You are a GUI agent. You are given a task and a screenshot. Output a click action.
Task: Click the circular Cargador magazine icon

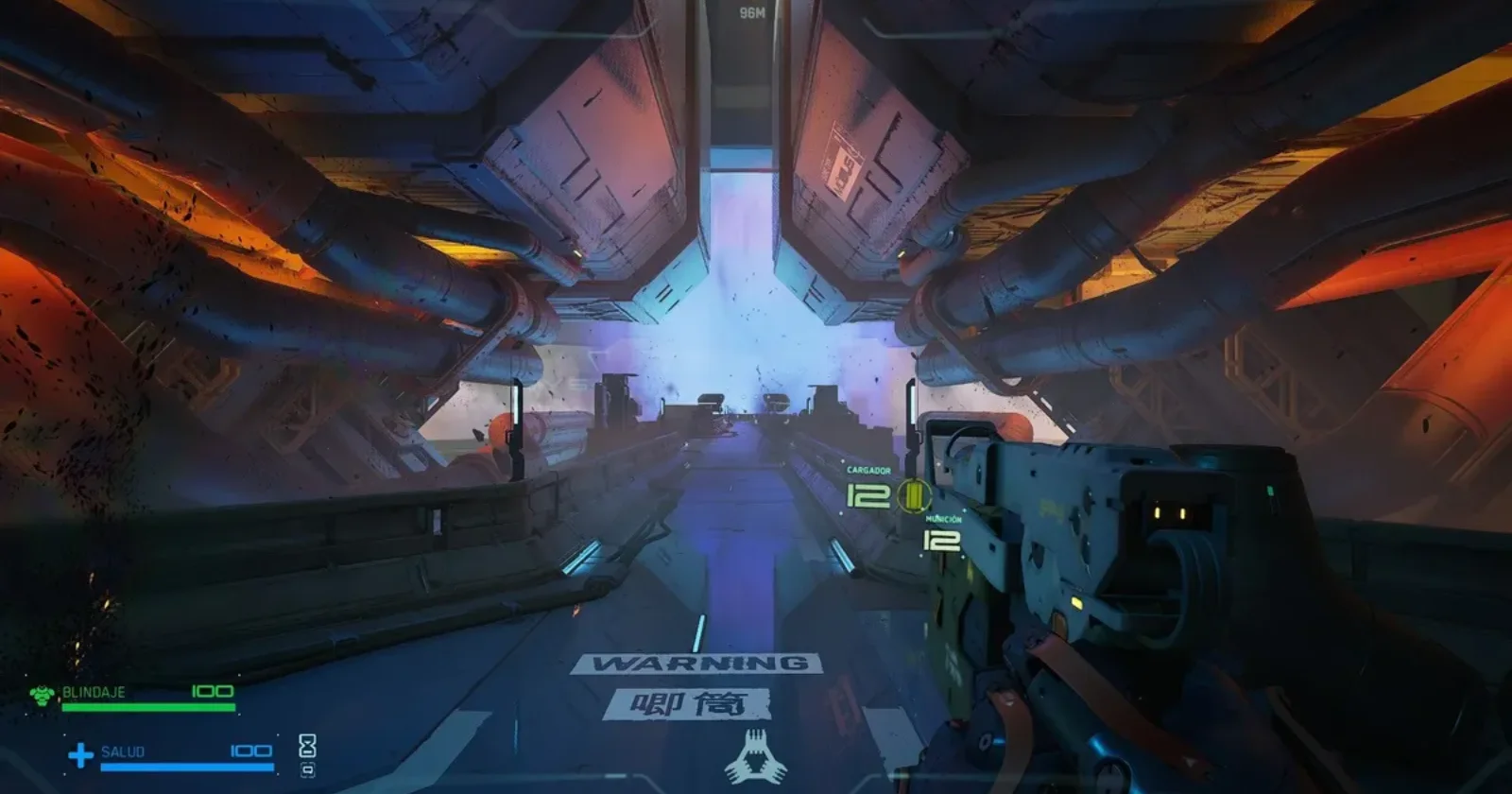pos(913,494)
